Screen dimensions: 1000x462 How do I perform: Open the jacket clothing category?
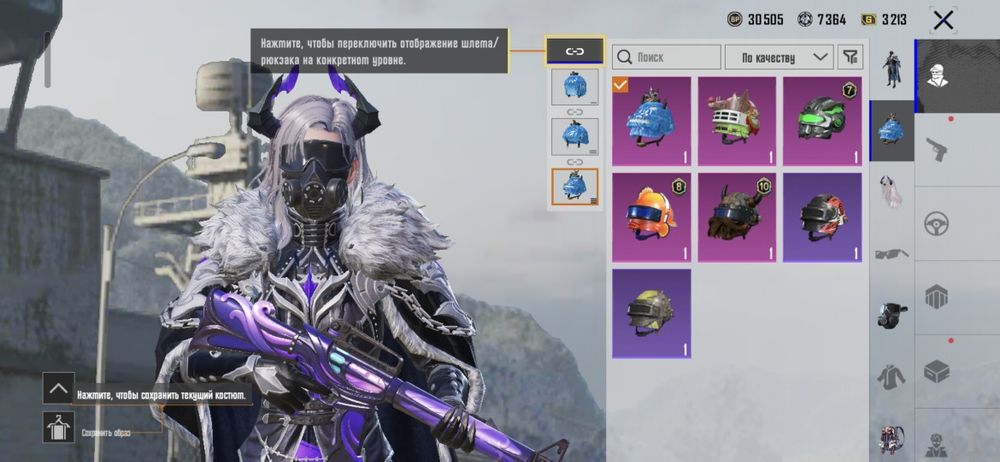[892, 376]
